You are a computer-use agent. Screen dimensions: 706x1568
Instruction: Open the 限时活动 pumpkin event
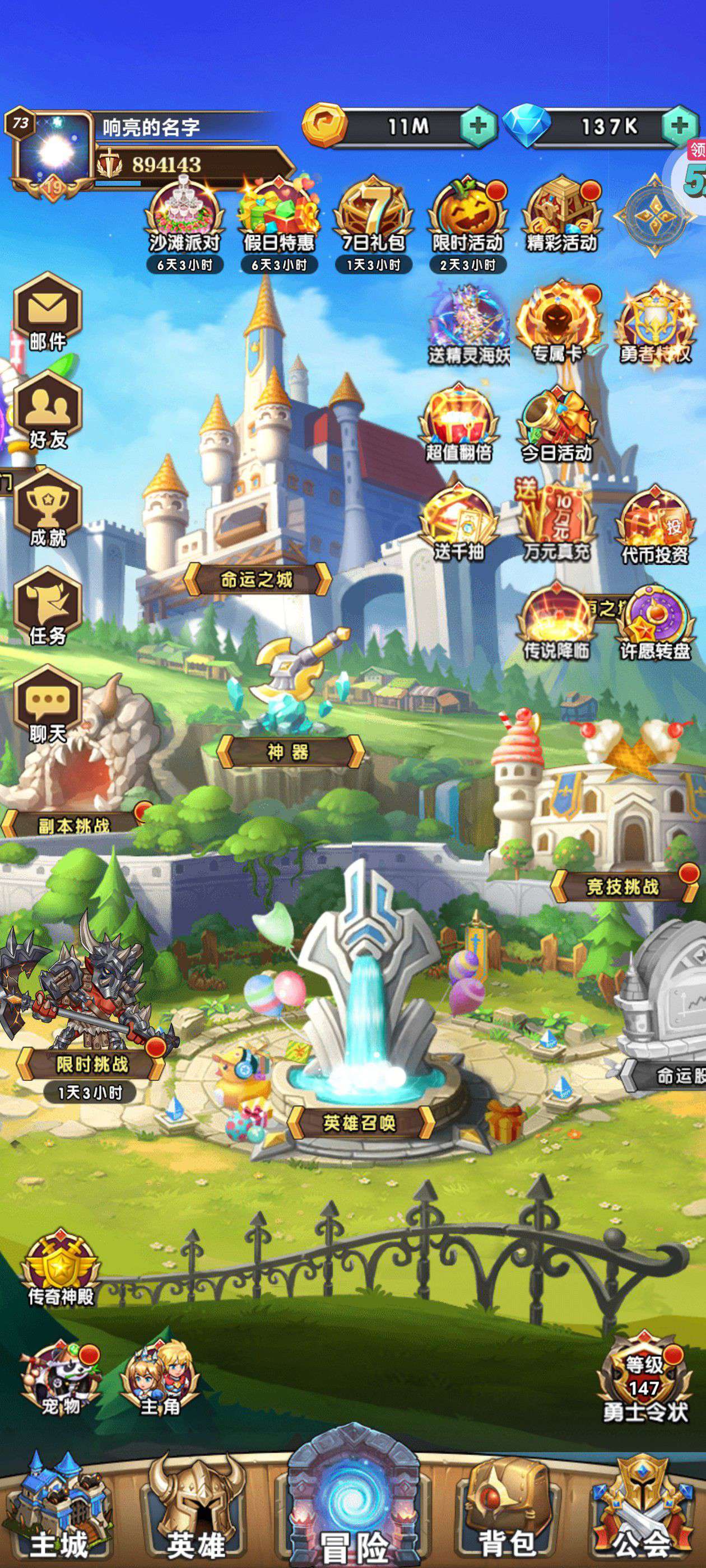(467, 218)
